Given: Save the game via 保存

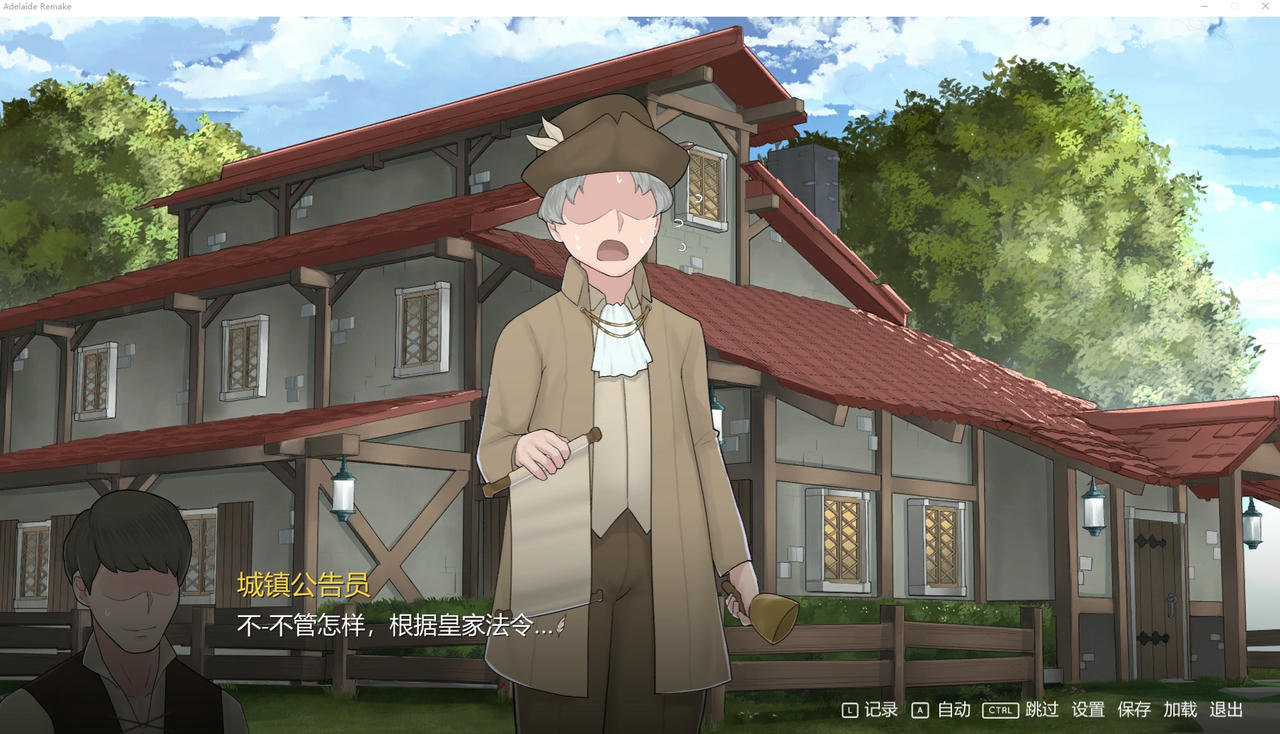Looking at the screenshot, I should pos(1132,710).
